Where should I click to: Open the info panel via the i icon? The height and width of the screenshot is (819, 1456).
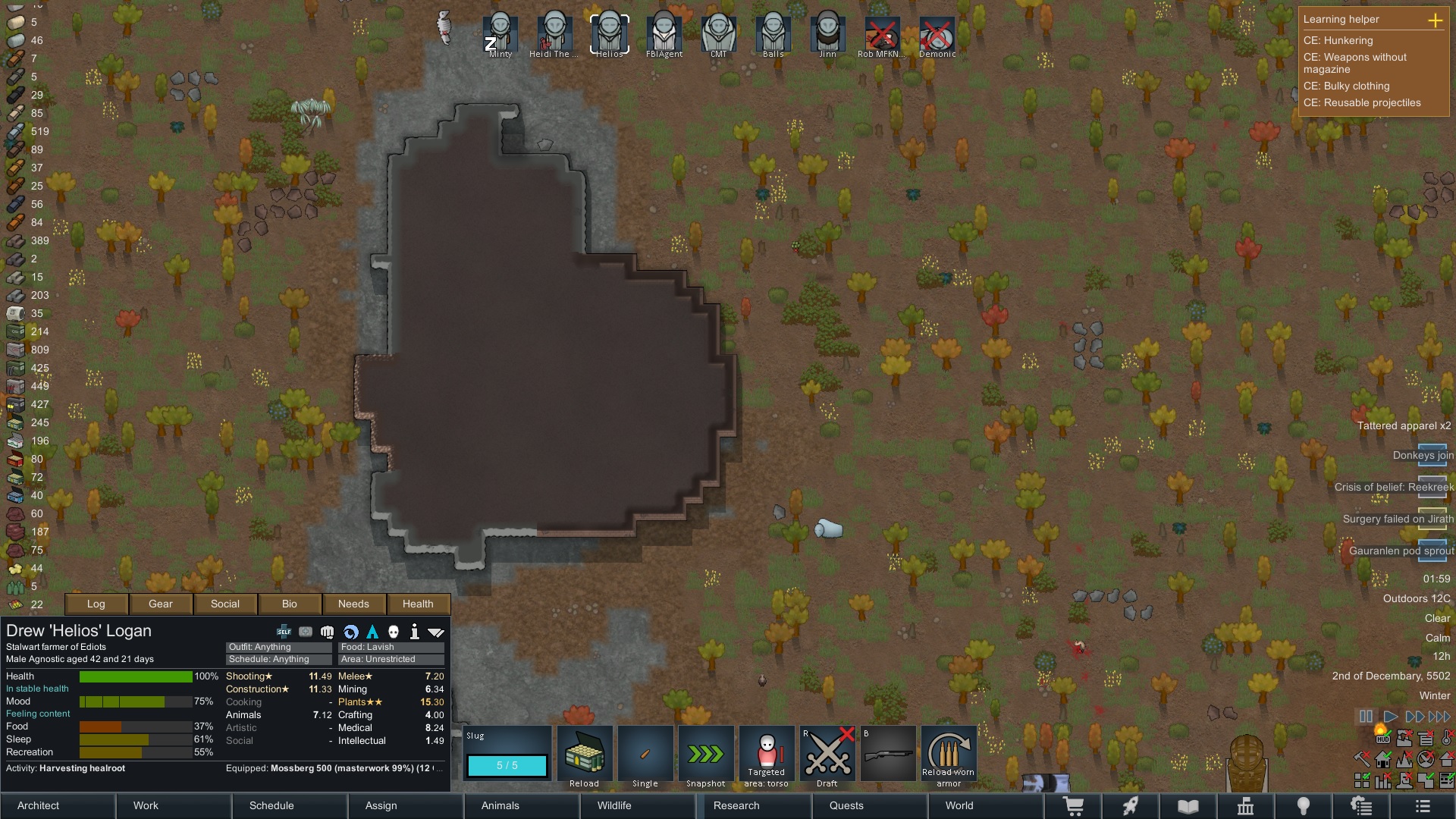[414, 630]
